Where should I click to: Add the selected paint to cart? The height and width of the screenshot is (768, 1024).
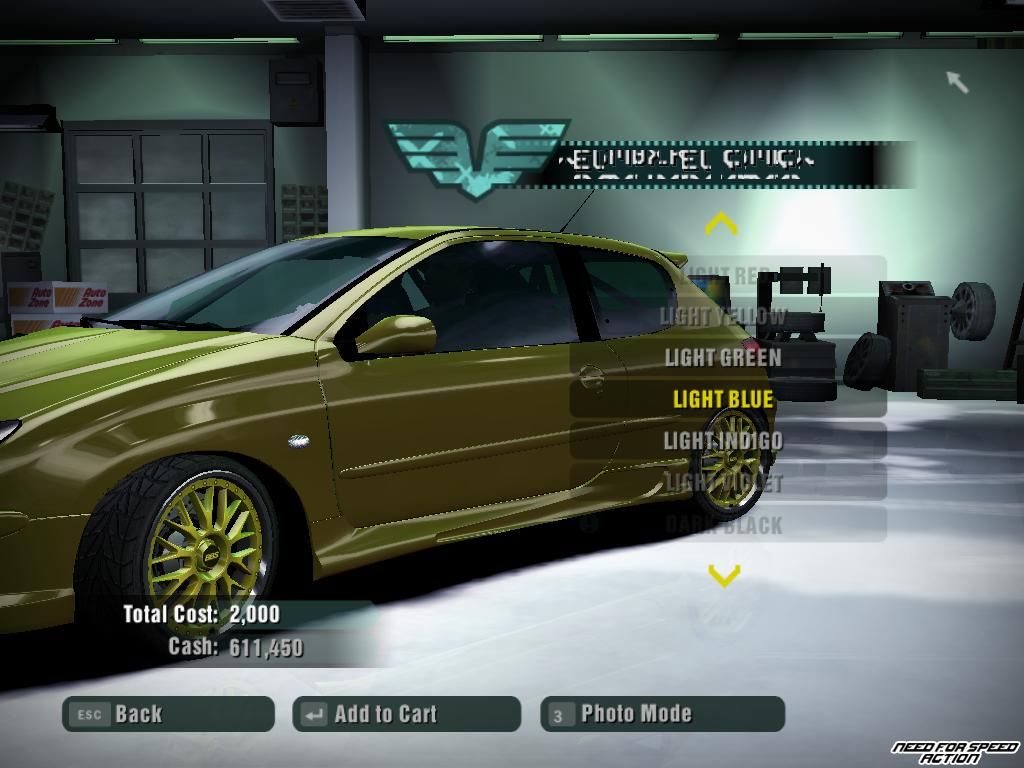click(x=406, y=714)
